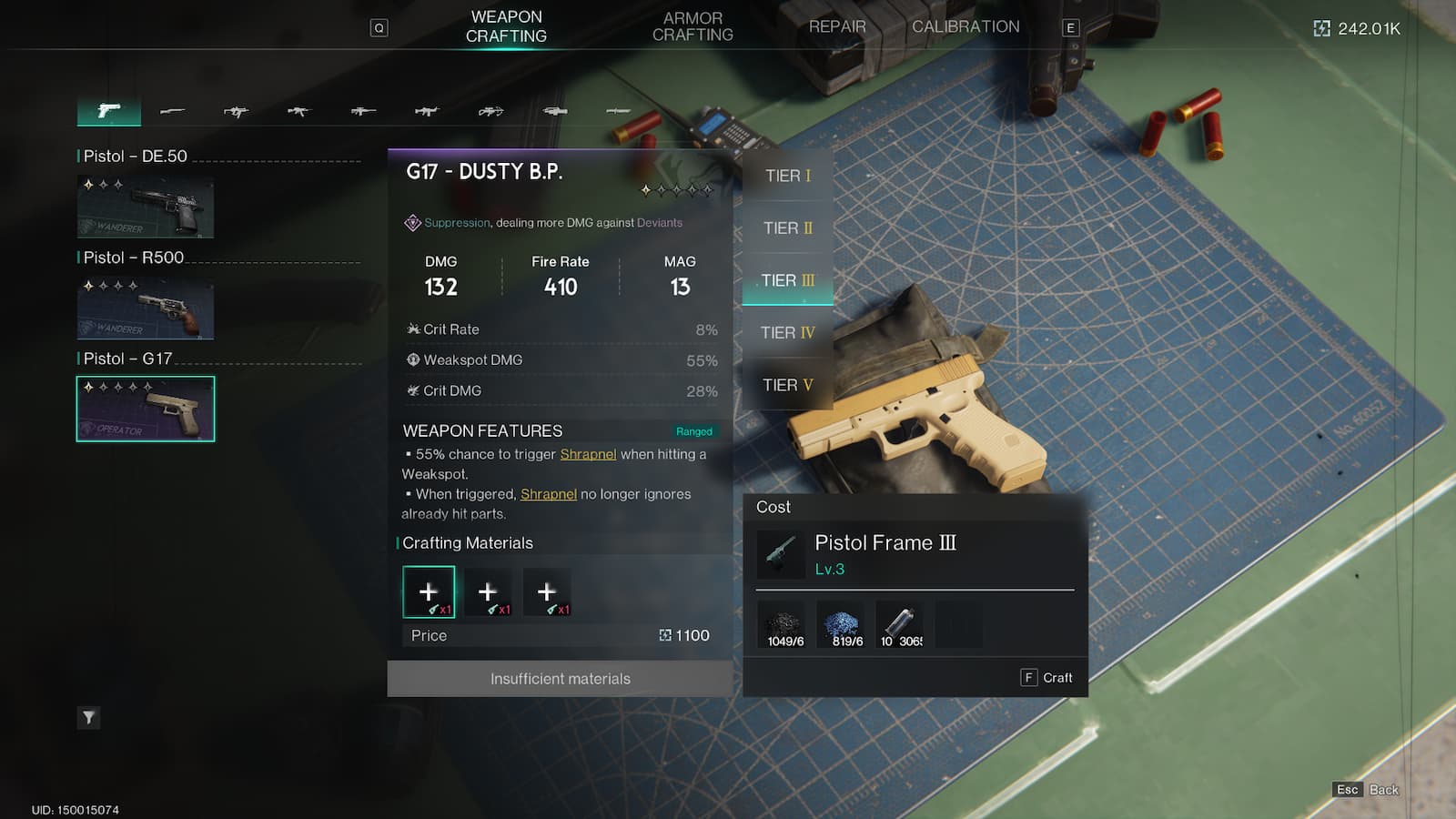Select the Tier IV rarity option
1456x819 pixels.
pyautogui.click(x=786, y=333)
